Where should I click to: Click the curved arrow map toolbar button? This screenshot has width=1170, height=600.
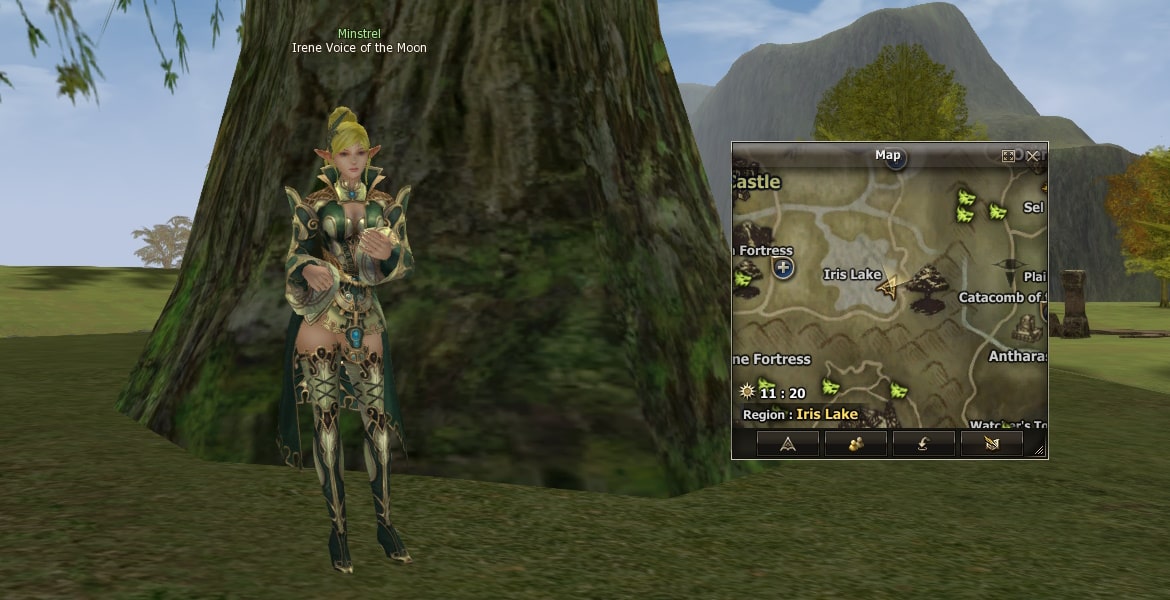tap(923, 443)
